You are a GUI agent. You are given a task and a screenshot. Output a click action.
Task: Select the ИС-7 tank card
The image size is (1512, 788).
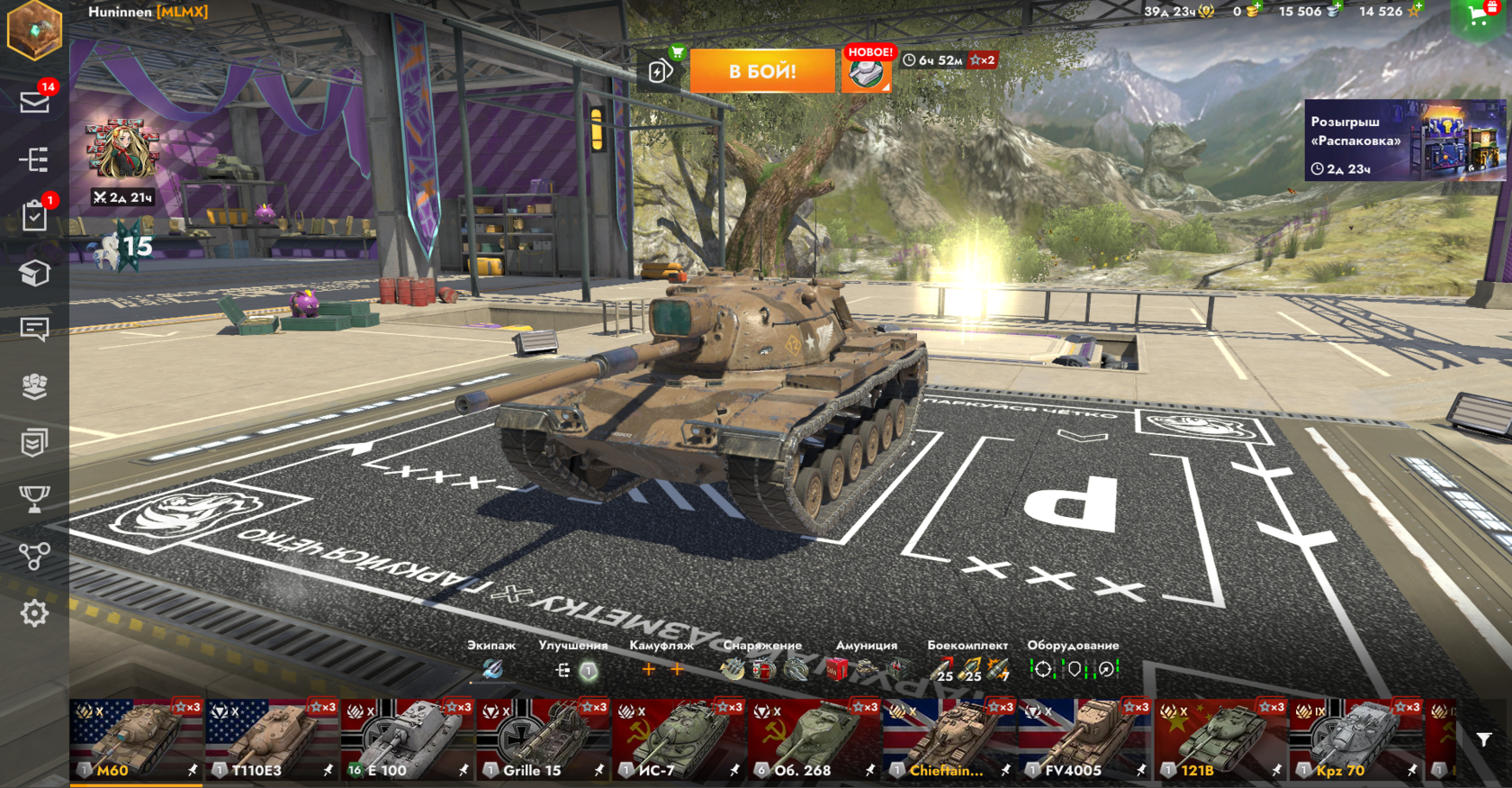(679, 740)
